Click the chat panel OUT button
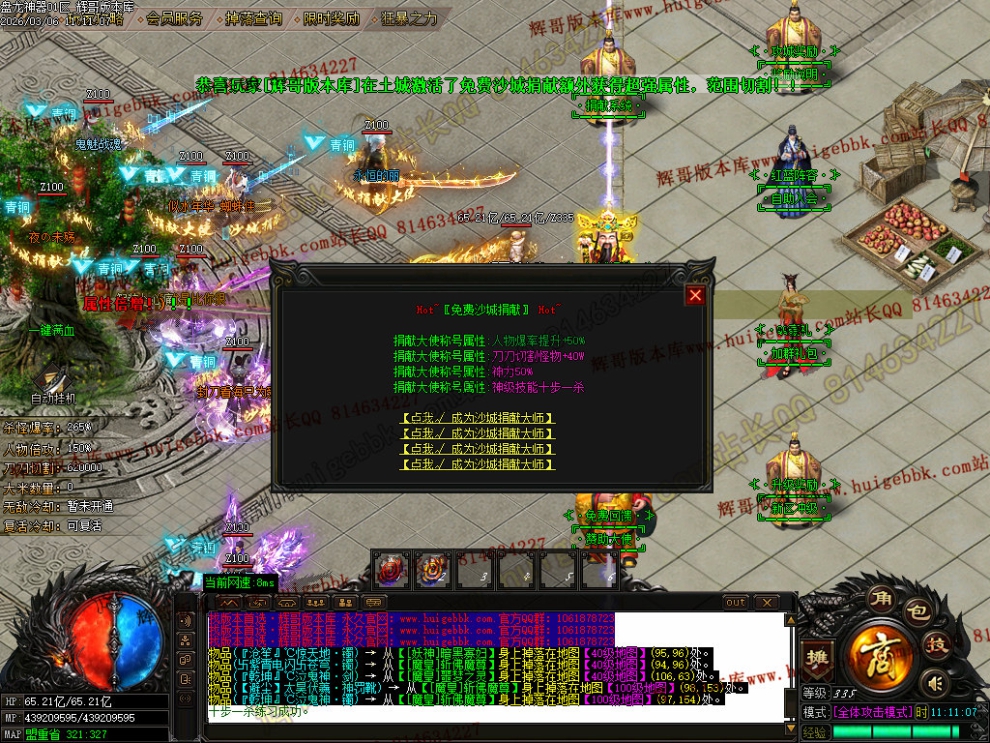Image resolution: width=990 pixels, height=743 pixels. tap(736, 603)
